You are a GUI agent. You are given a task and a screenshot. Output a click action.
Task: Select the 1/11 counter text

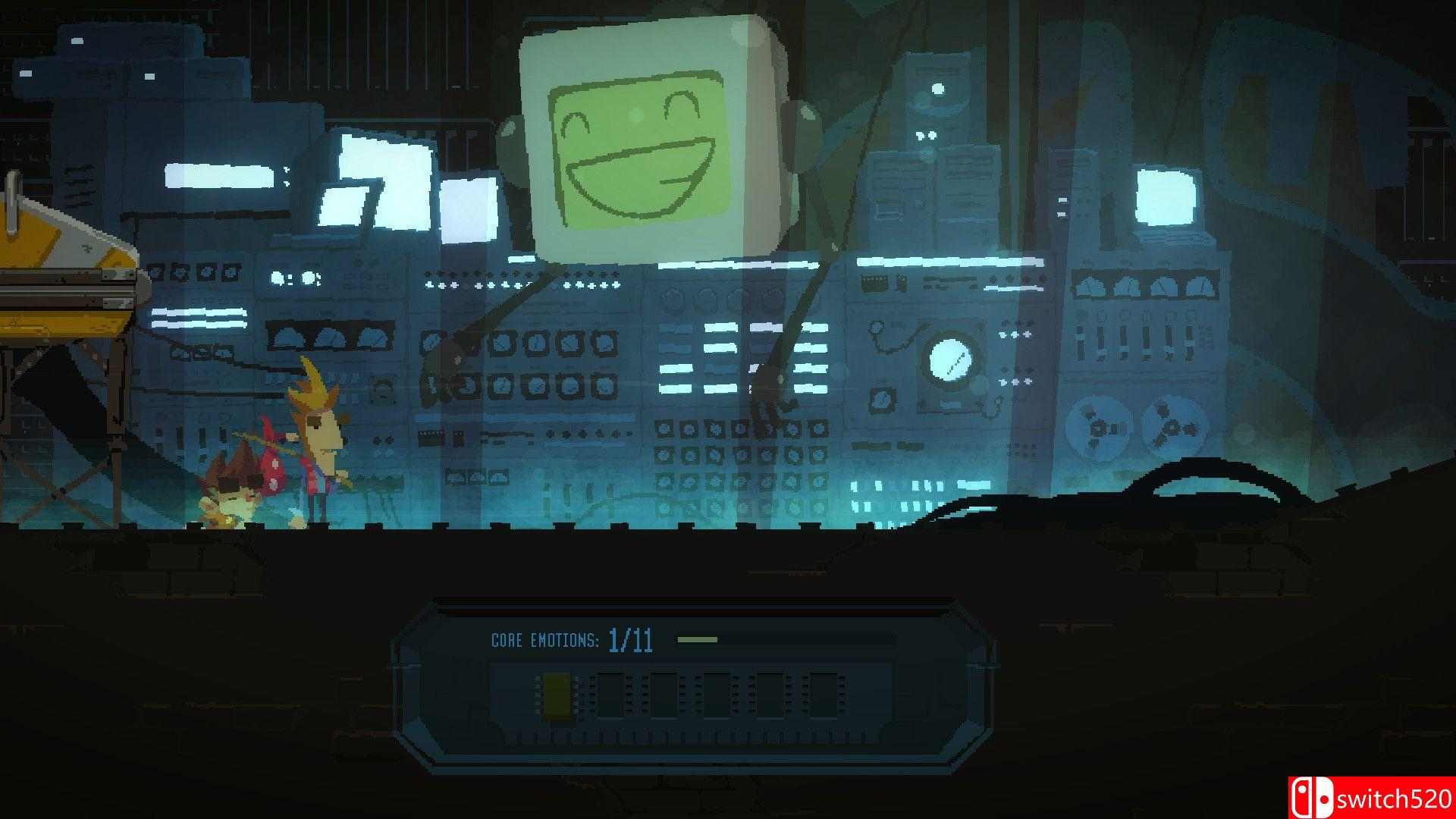point(631,638)
